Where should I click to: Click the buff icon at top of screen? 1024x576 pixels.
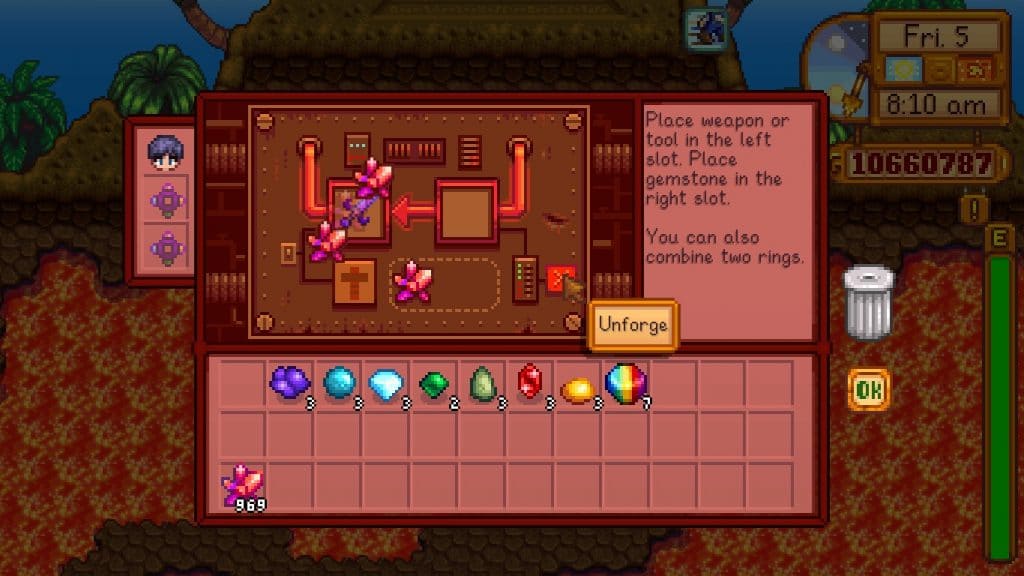coord(705,27)
